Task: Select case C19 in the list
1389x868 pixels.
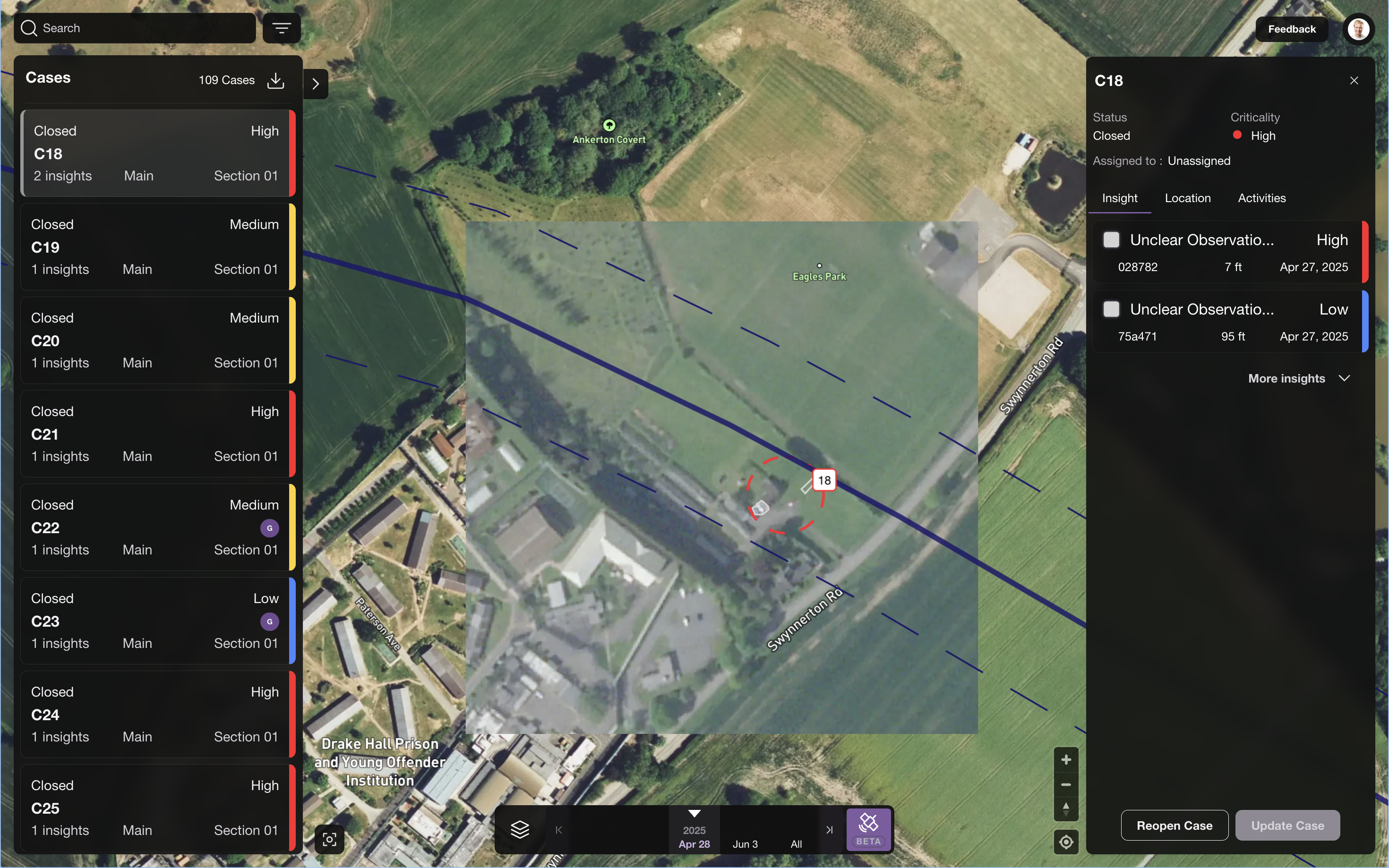Action: coord(155,247)
